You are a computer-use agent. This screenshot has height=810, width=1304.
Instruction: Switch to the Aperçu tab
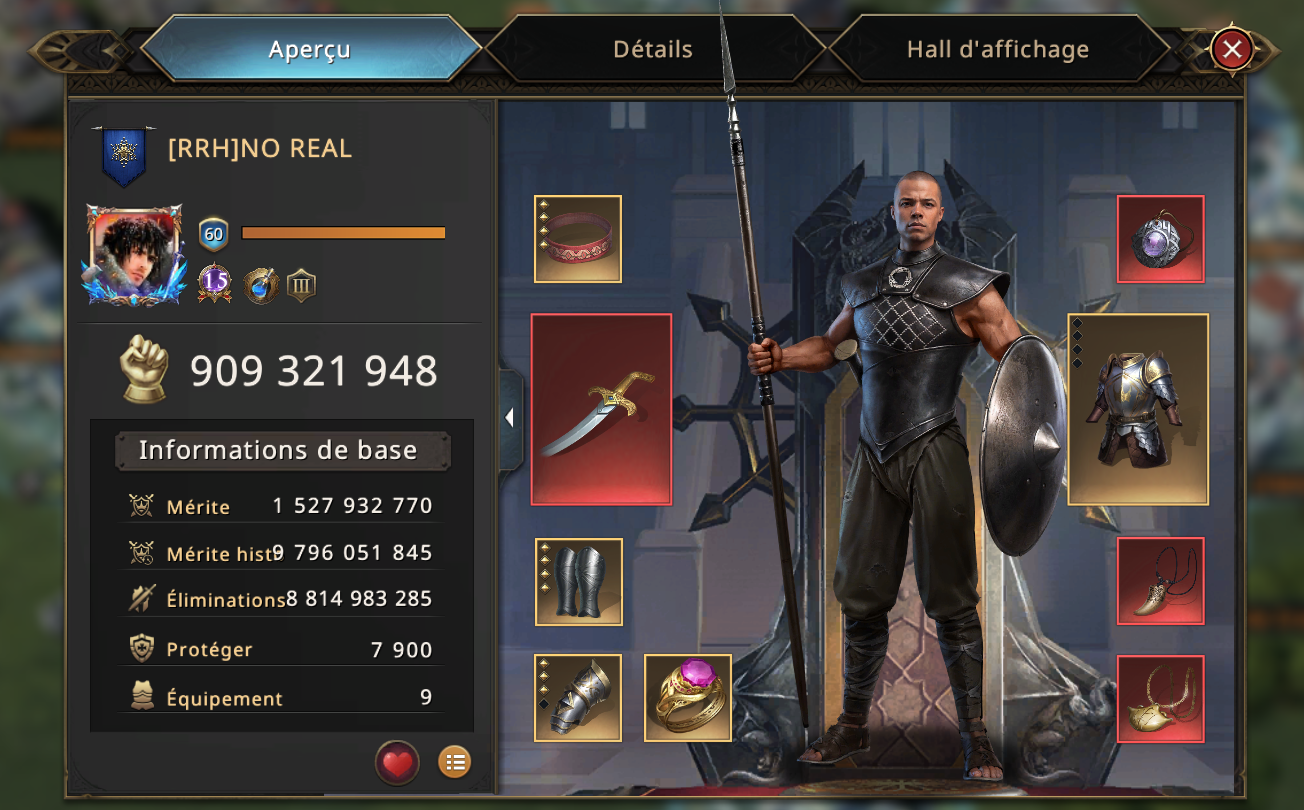point(310,49)
